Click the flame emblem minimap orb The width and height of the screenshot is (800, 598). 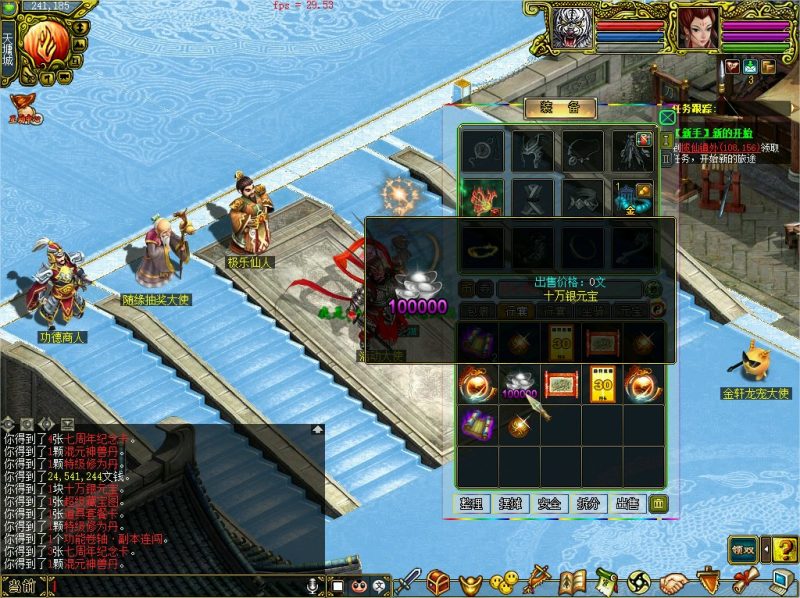coord(45,44)
